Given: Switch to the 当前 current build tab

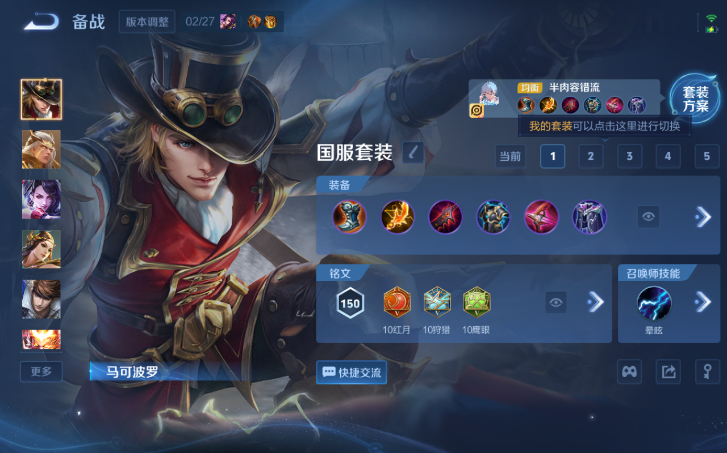Looking at the screenshot, I should click(x=510, y=156).
